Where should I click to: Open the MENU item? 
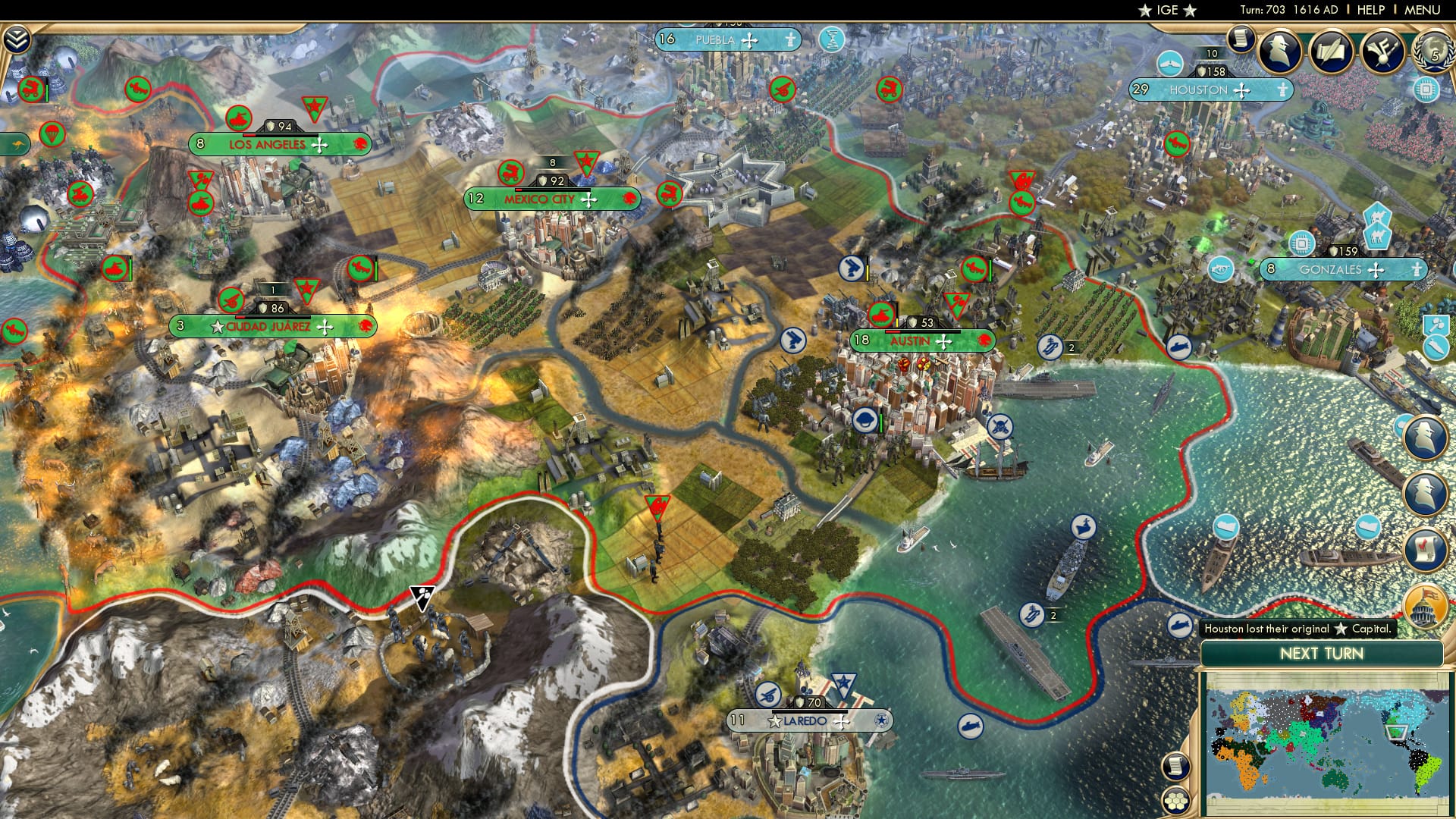(x=1420, y=9)
